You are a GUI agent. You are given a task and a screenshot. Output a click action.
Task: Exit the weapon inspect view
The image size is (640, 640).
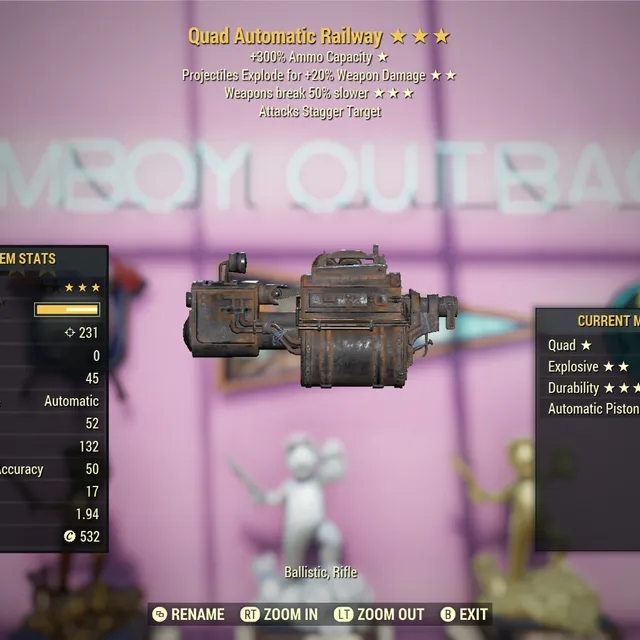(465, 614)
